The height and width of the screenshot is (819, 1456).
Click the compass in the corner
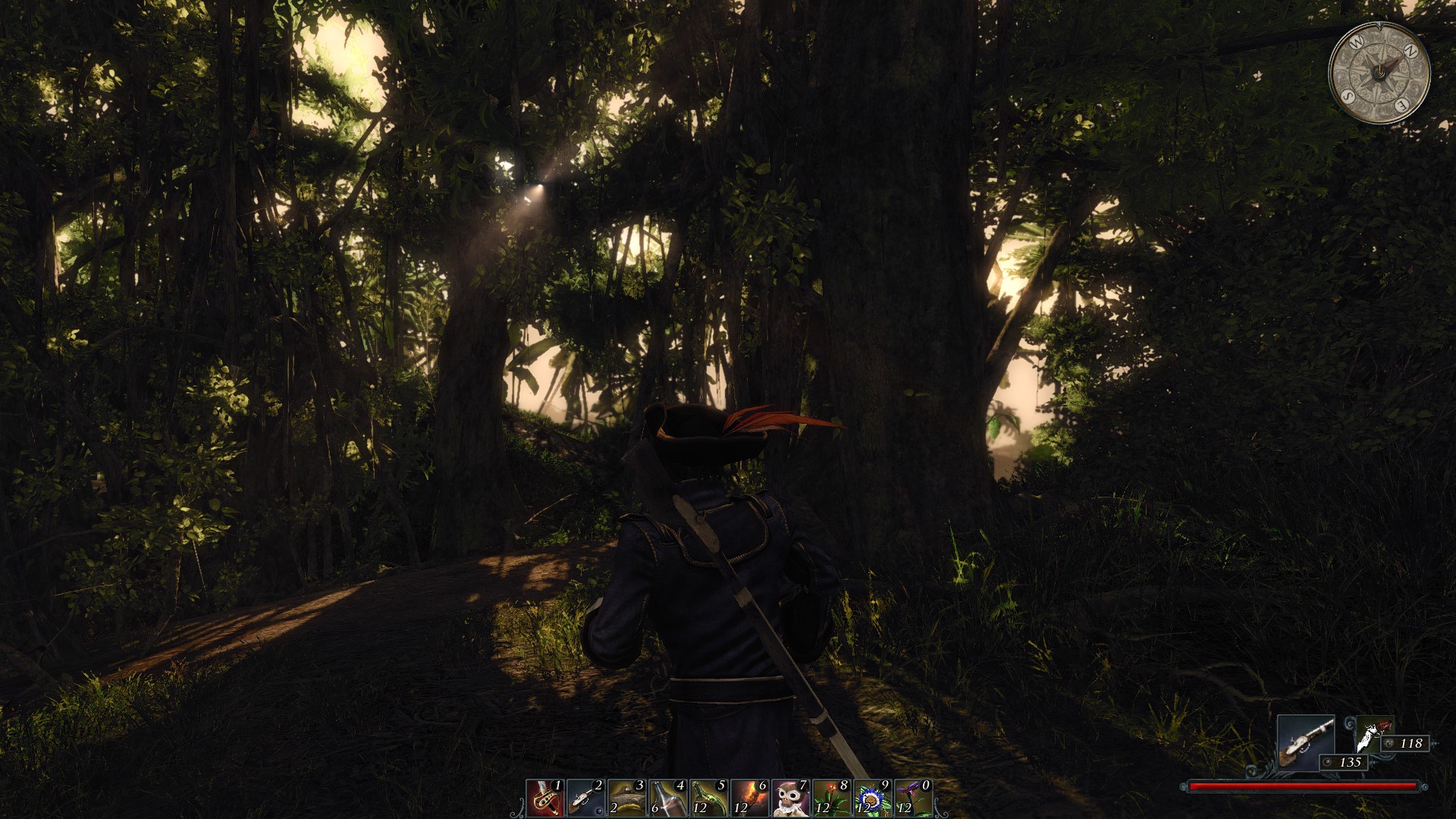point(1379,73)
